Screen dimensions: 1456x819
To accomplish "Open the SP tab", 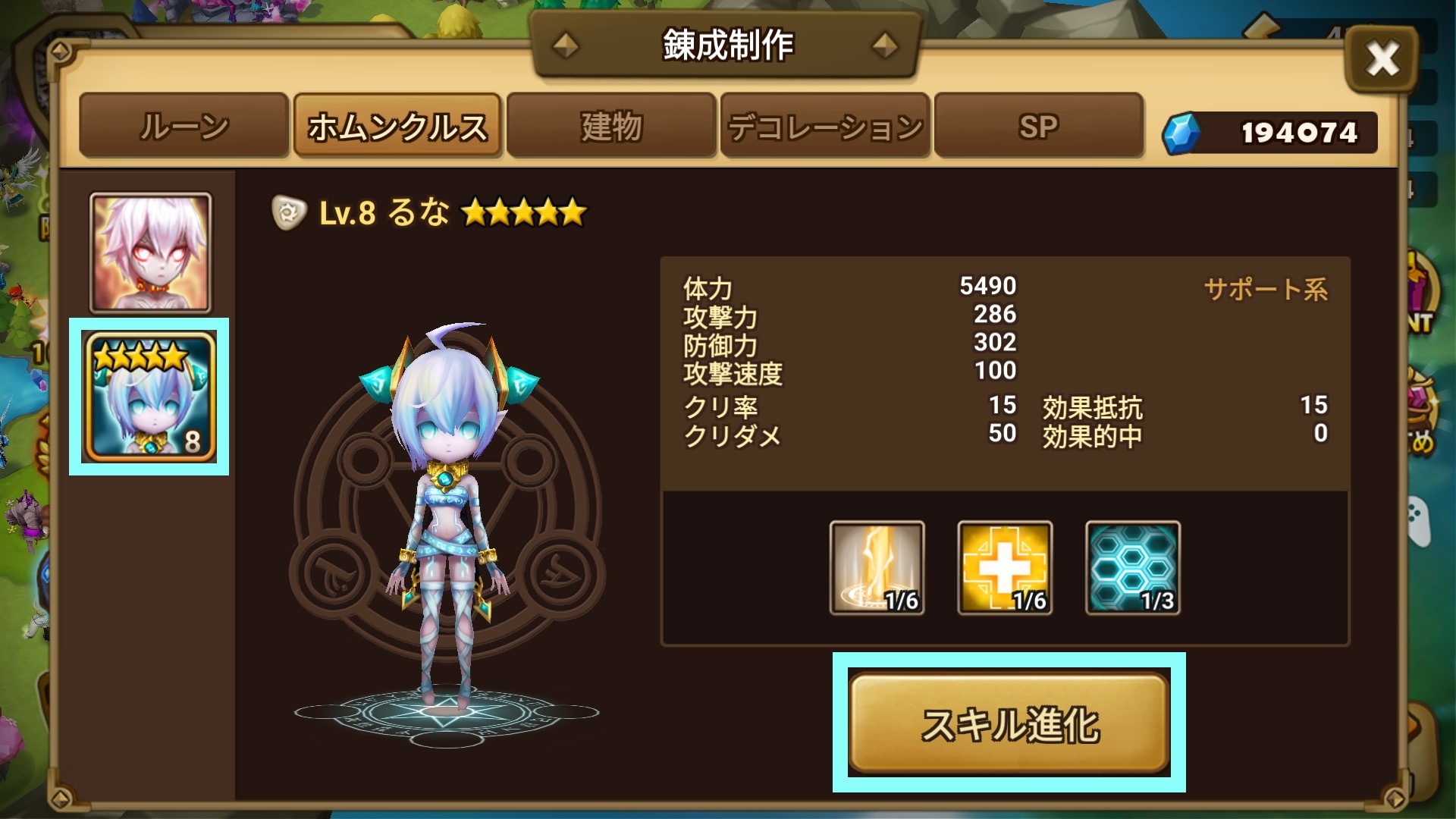I will click(1039, 127).
